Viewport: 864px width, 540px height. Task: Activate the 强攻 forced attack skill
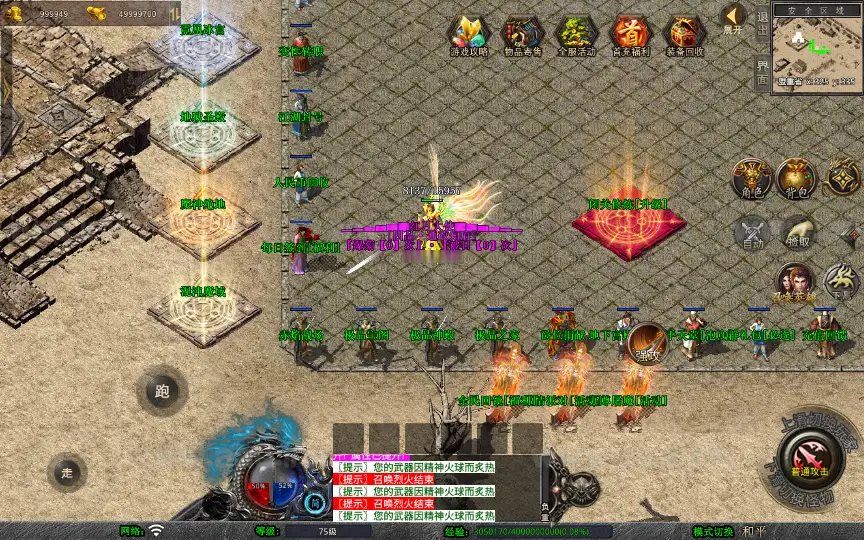pos(647,343)
